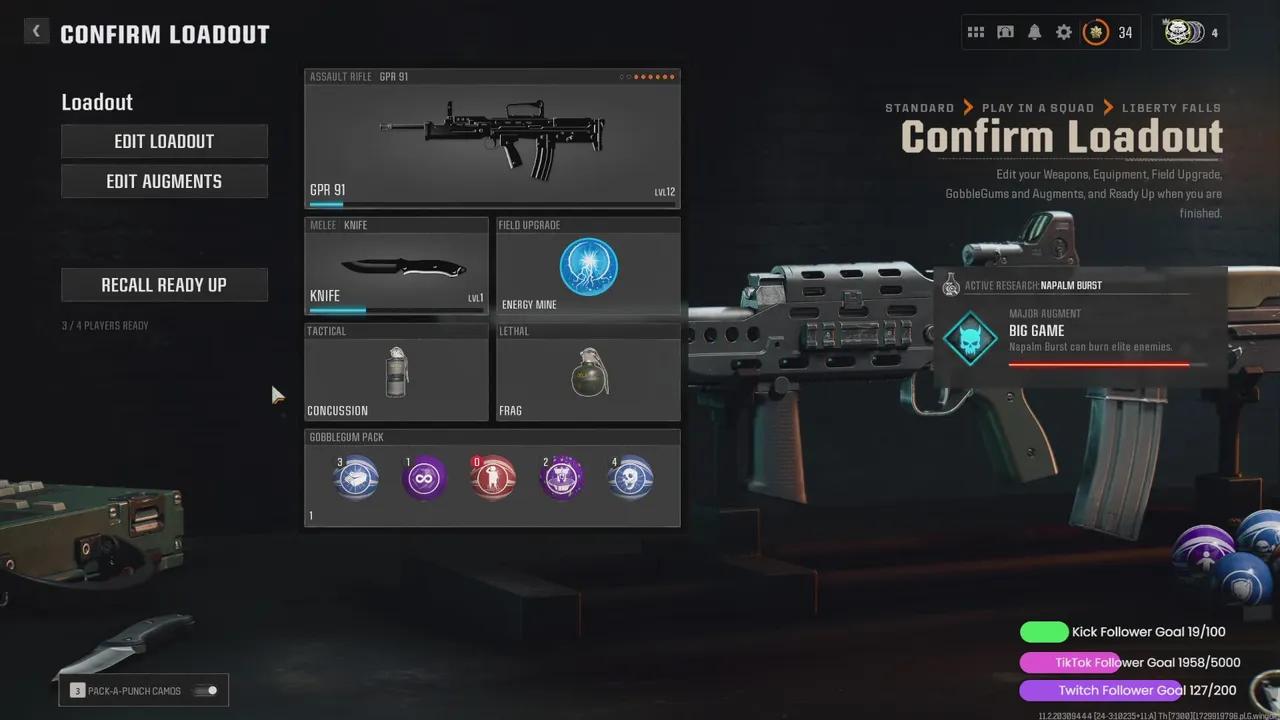Choose the blue GobbleGum with count 3

[x=356, y=478]
